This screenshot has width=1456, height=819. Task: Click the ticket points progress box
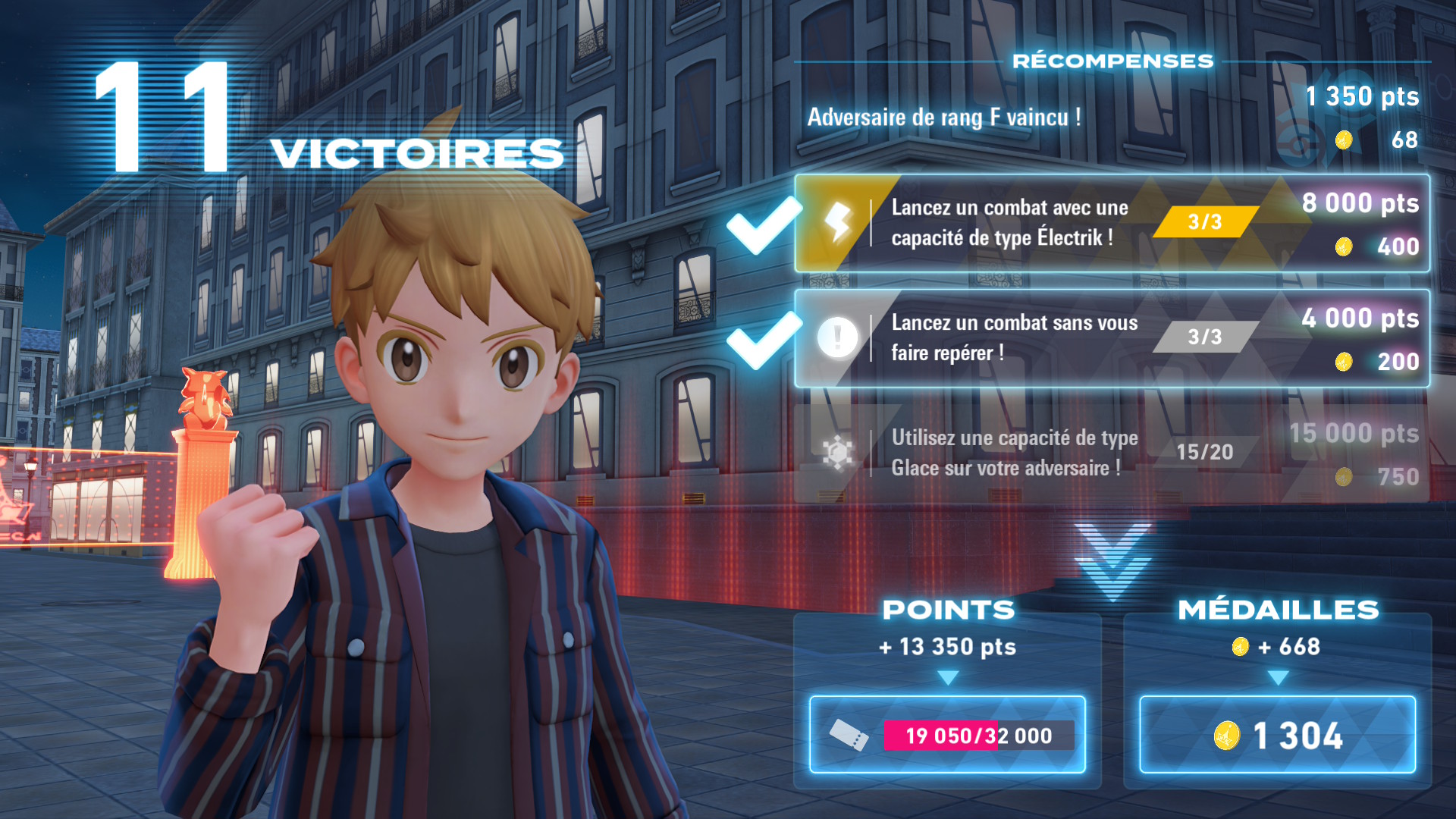[x=947, y=734]
